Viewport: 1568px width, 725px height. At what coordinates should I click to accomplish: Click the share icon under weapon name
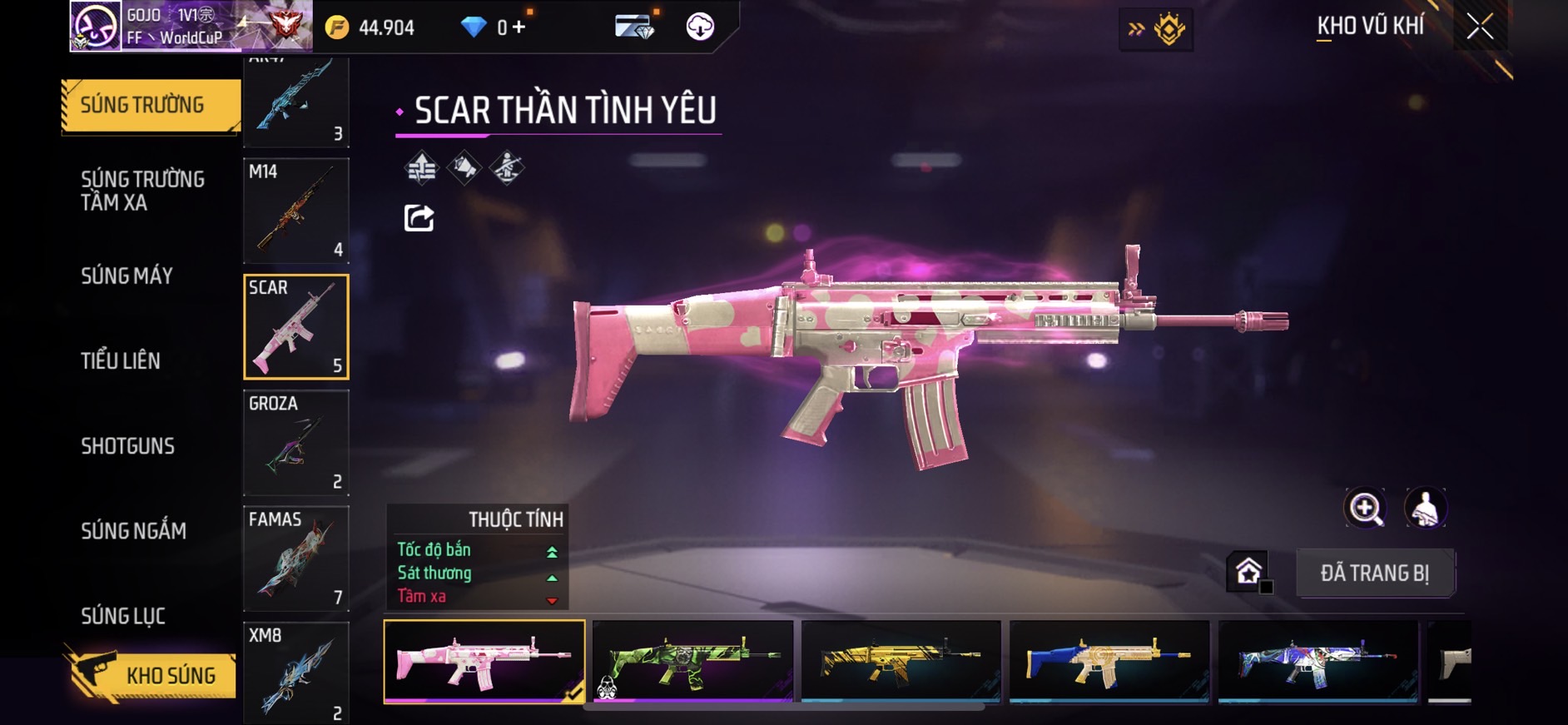pos(419,218)
